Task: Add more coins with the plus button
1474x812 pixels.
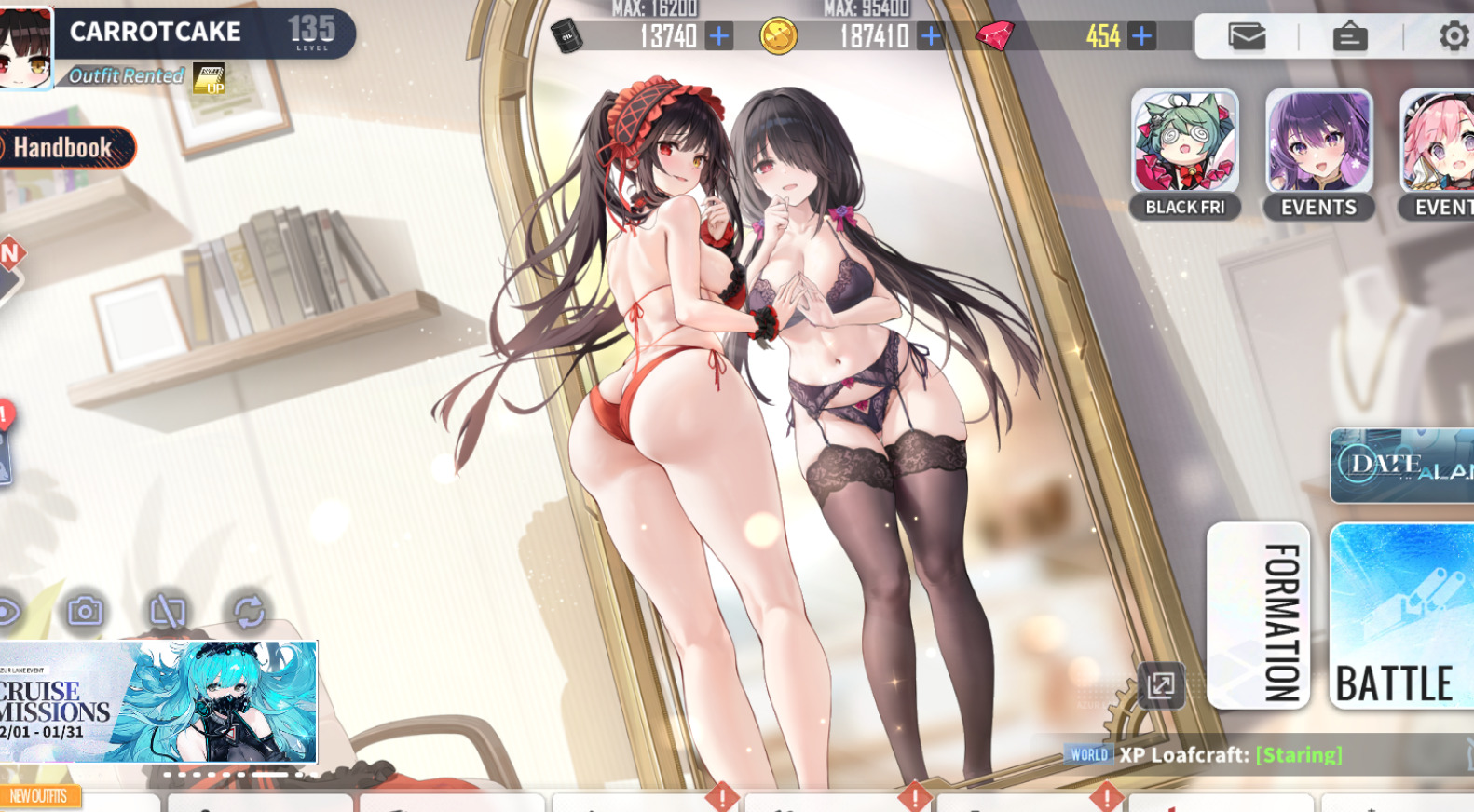Action: (x=931, y=36)
